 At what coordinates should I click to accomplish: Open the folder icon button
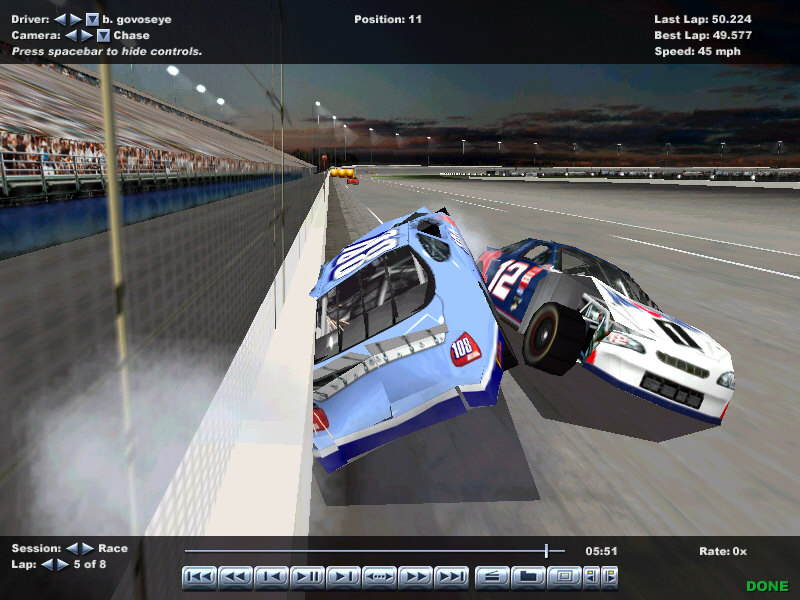529,576
